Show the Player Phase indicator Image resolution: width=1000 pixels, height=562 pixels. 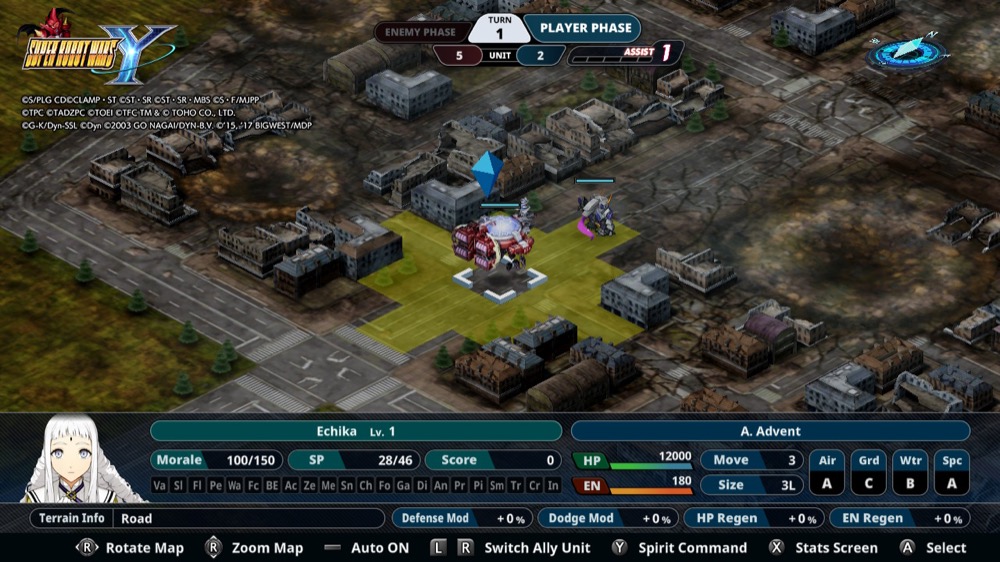585,29
